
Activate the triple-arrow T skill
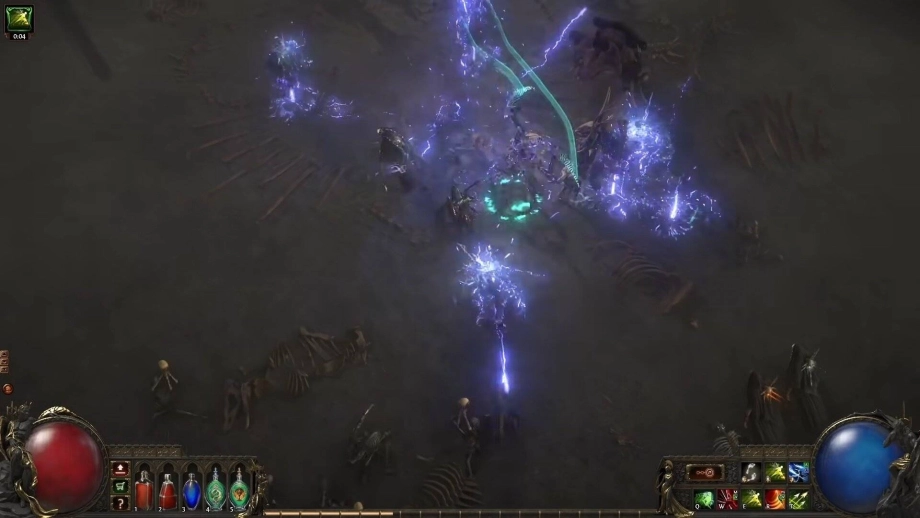(798, 498)
